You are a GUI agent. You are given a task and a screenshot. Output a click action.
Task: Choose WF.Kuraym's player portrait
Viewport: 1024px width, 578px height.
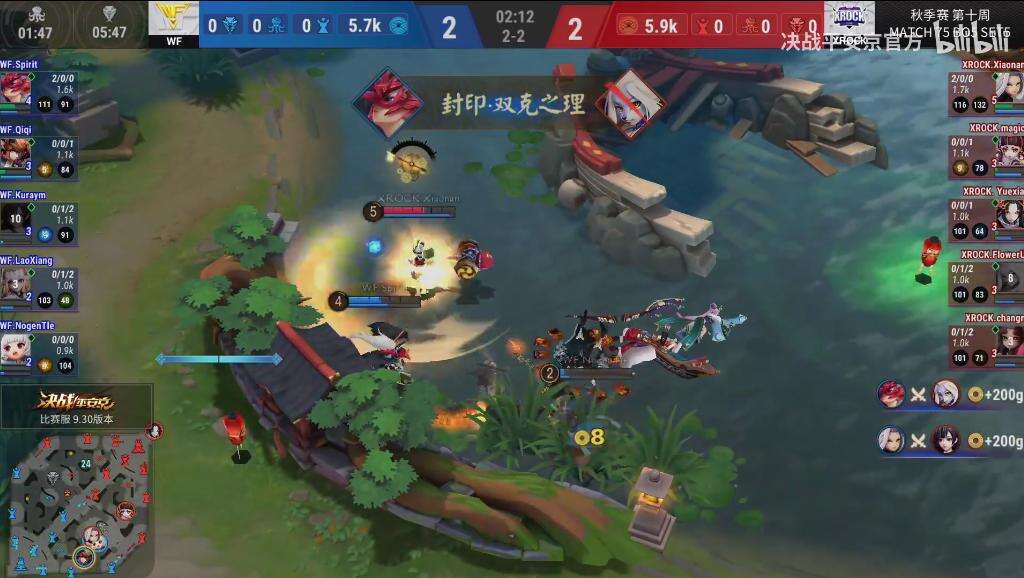coord(15,217)
